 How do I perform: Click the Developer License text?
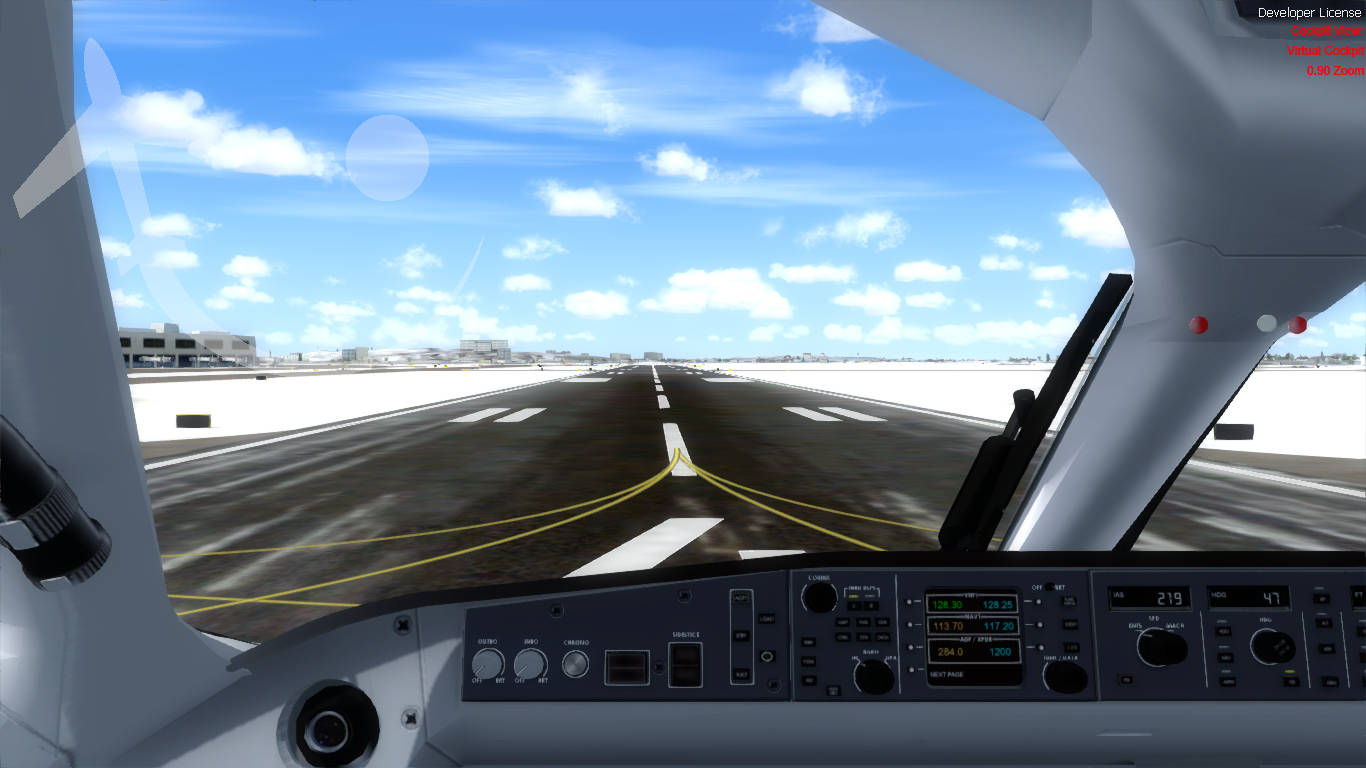click(x=1310, y=13)
